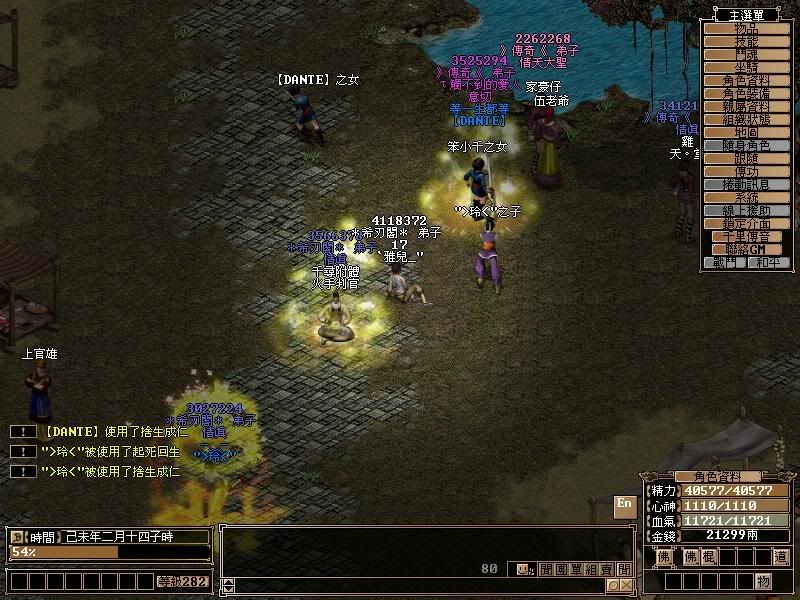Image resolution: width=800 pixels, height=600 pixels.
Task: Open the 技能 skills menu entry
Action: pyautogui.click(x=747, y=42)
